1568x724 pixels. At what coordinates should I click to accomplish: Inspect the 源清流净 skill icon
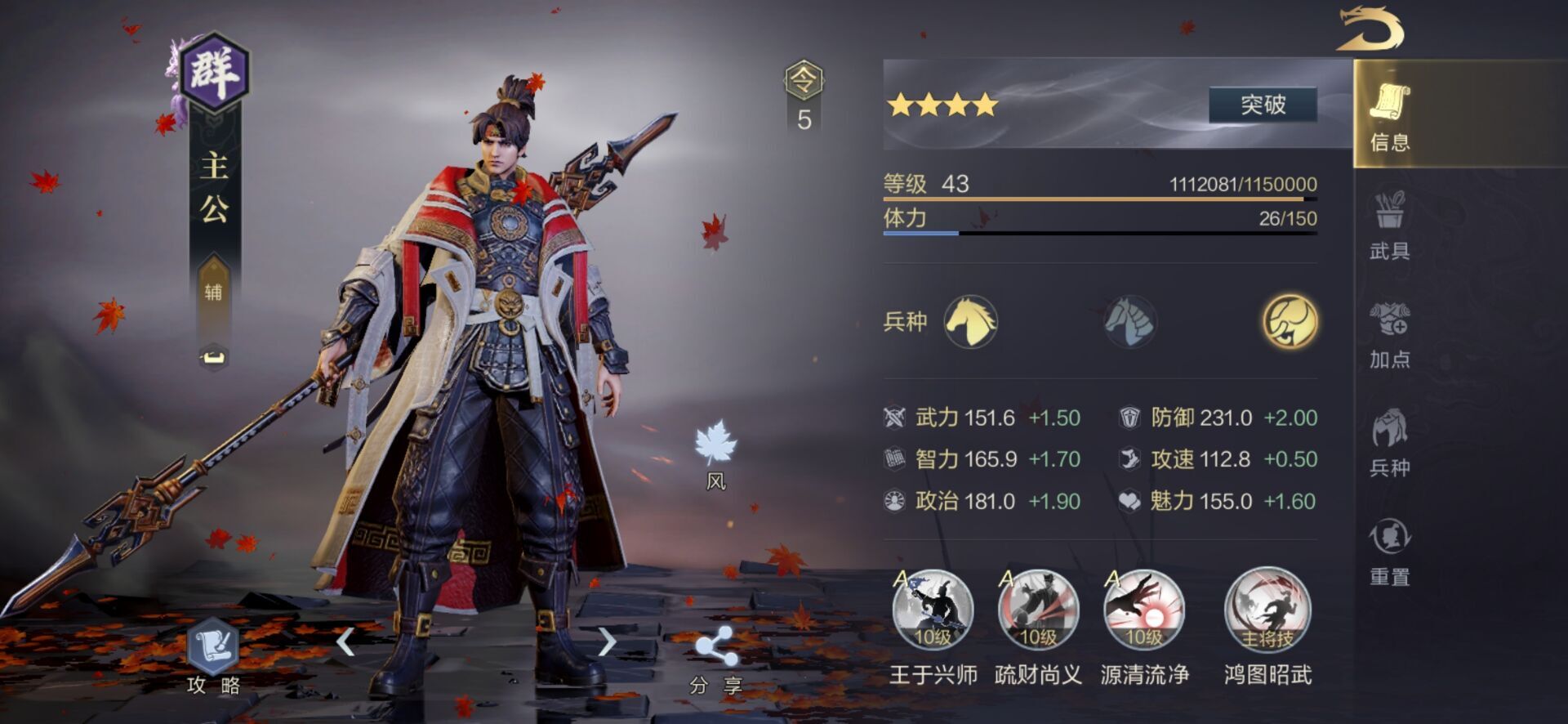1143,611
